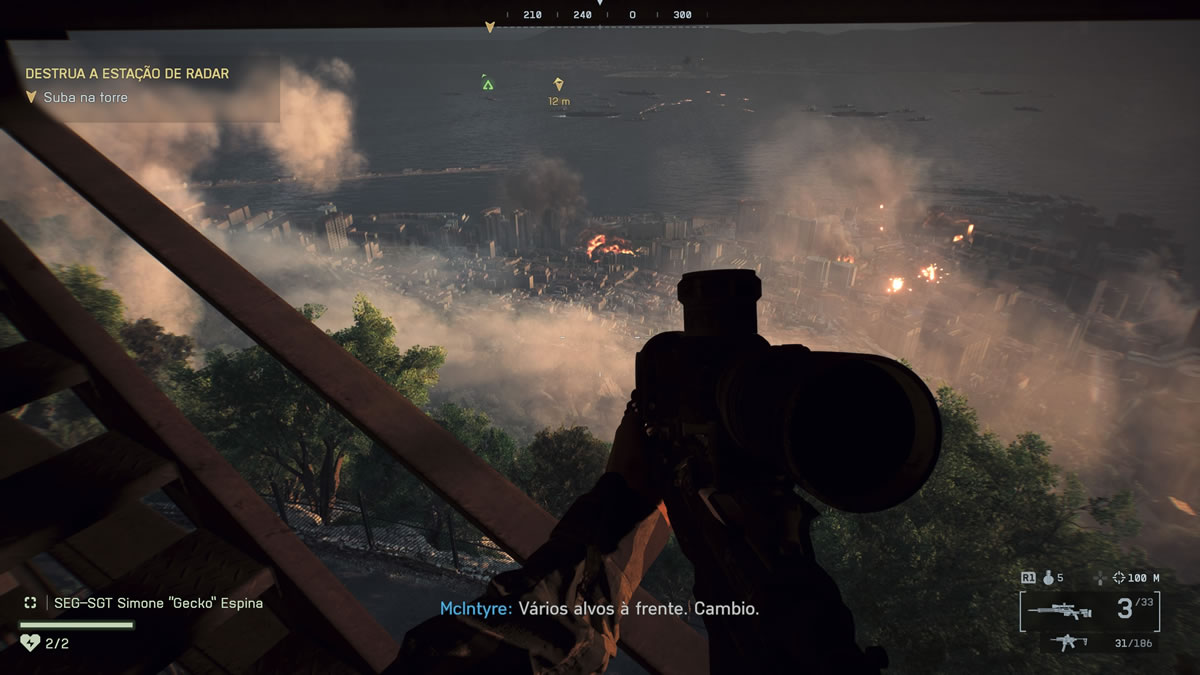Click the compass bar heading strip
The width and height of the screenshot is (1200, 675).
tap(600, 16)
